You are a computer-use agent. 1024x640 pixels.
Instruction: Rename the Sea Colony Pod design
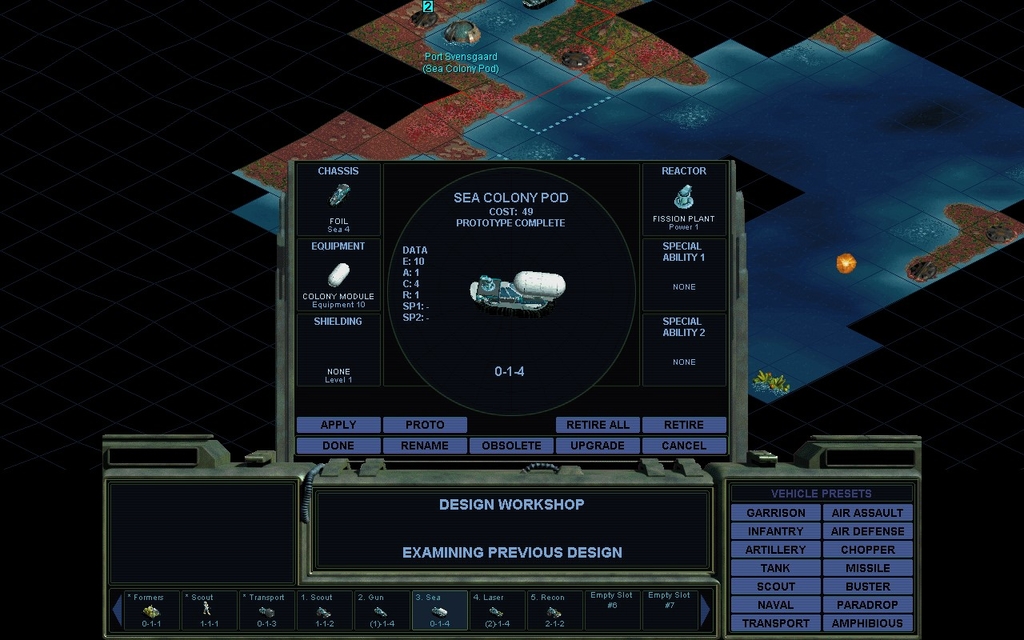click(x=424, y=445)
